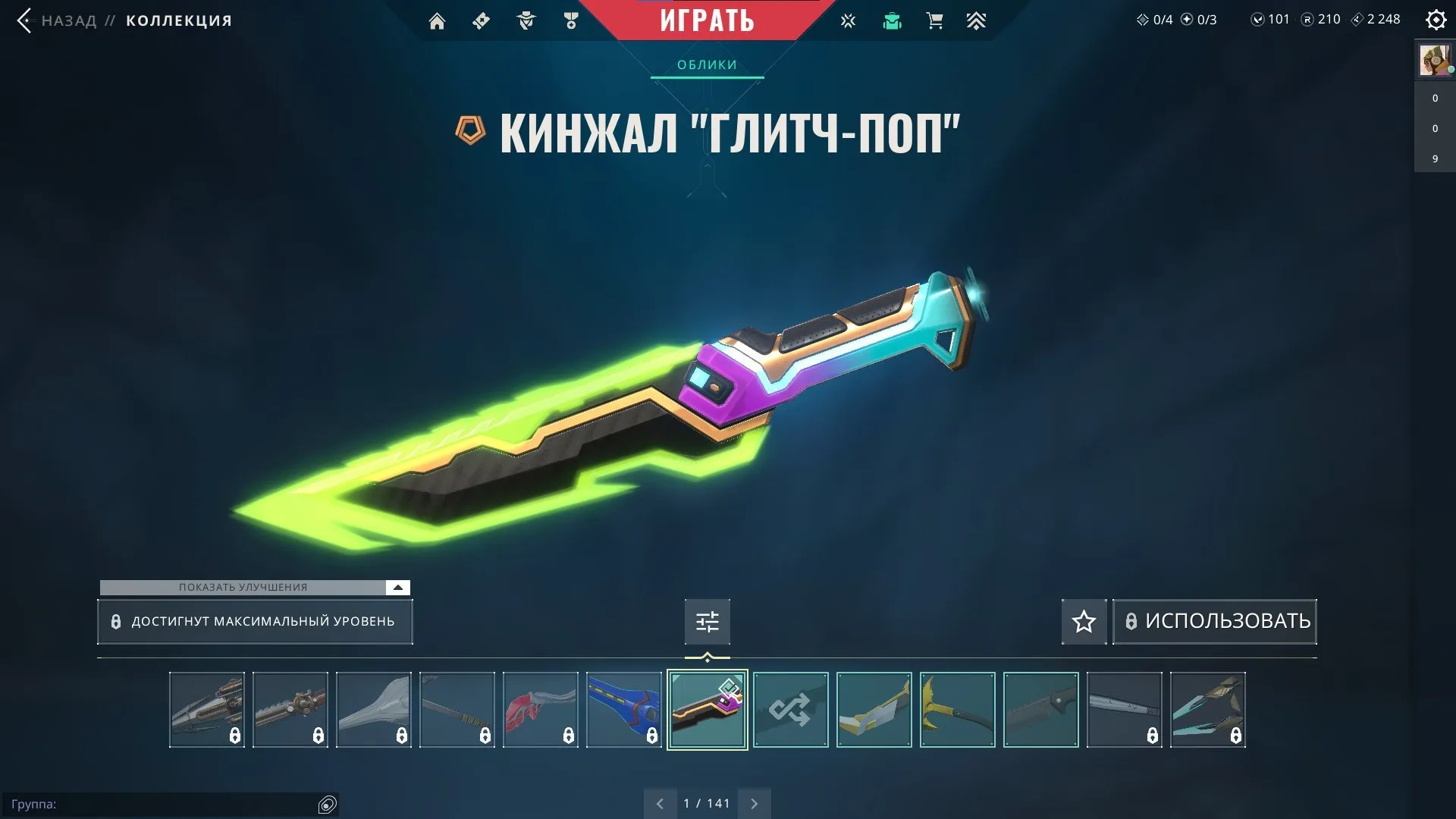This screenshot has height=819, width=1456.
Task: Open the skin variants slider icon
Action: (707, 621)
